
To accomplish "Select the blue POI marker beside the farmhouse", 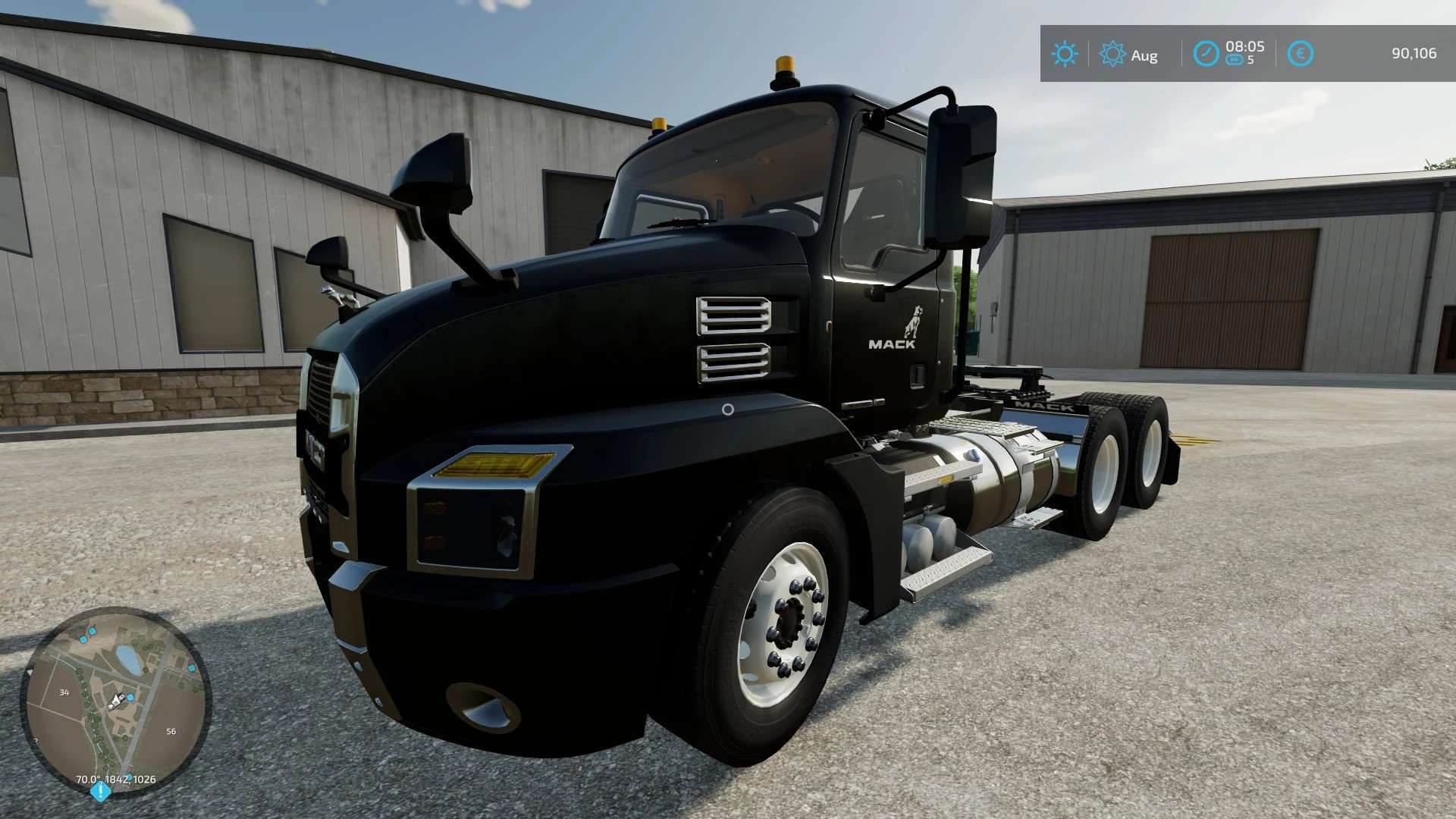I will pos(130,698).
